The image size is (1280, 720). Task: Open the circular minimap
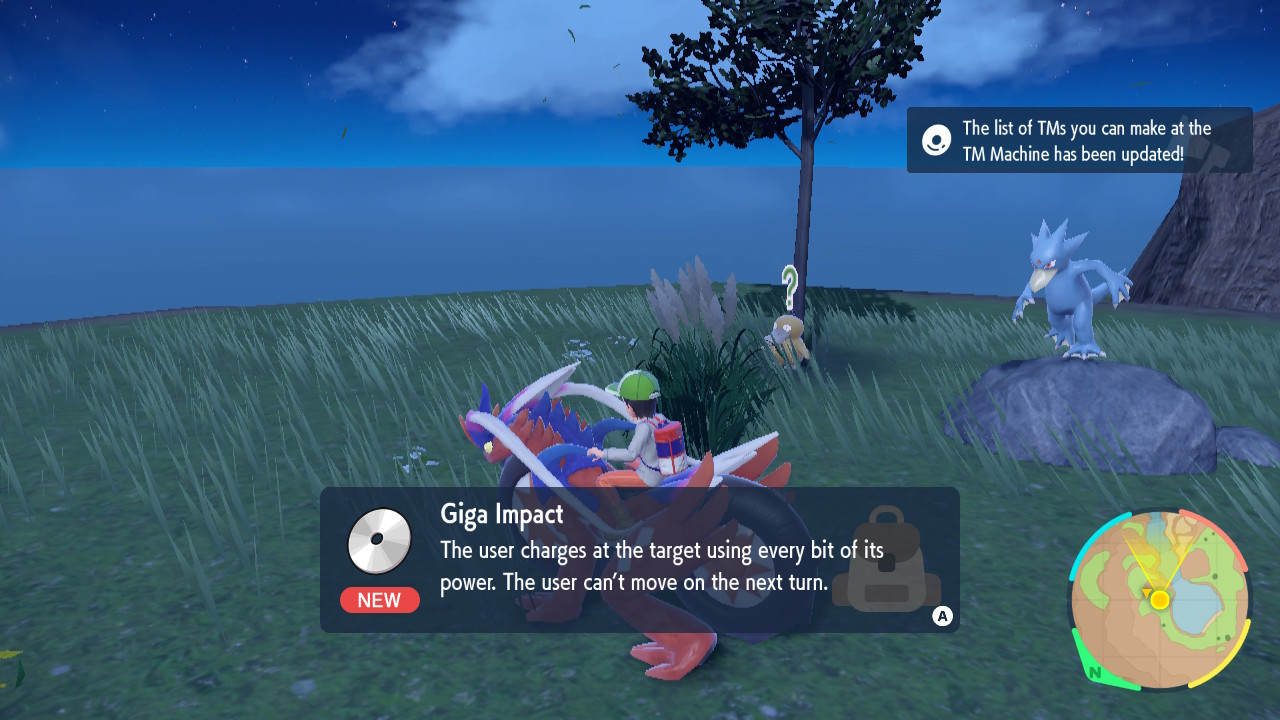click(x=1160, y=600)
